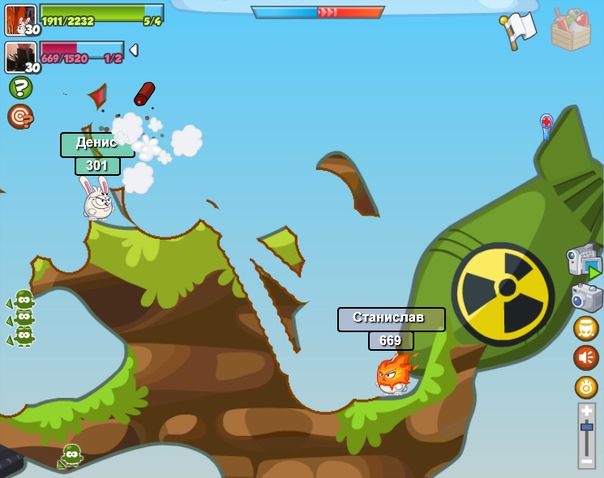Click the orange face icon button

tap(586, 328)
